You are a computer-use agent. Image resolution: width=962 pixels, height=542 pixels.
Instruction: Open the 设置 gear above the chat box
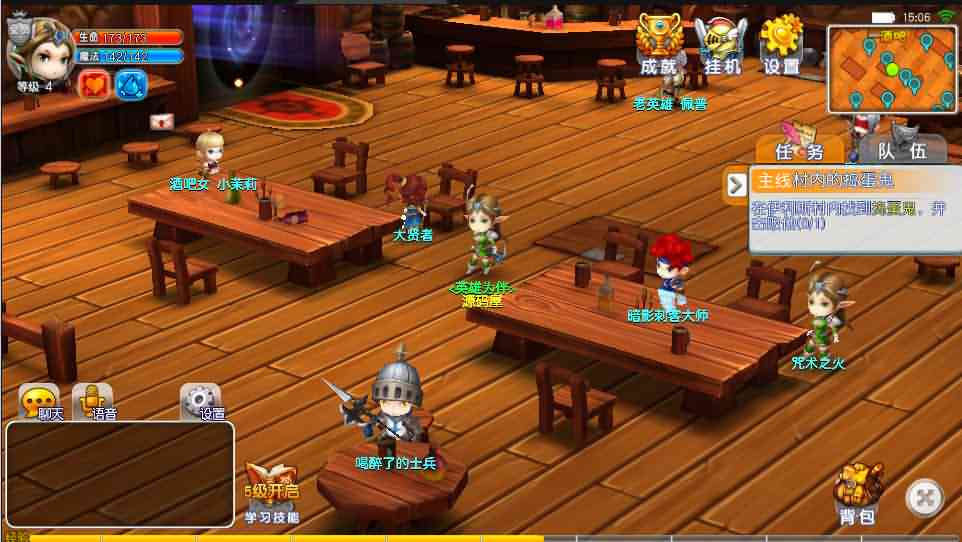pyautogui.click(x=200, y=402)
